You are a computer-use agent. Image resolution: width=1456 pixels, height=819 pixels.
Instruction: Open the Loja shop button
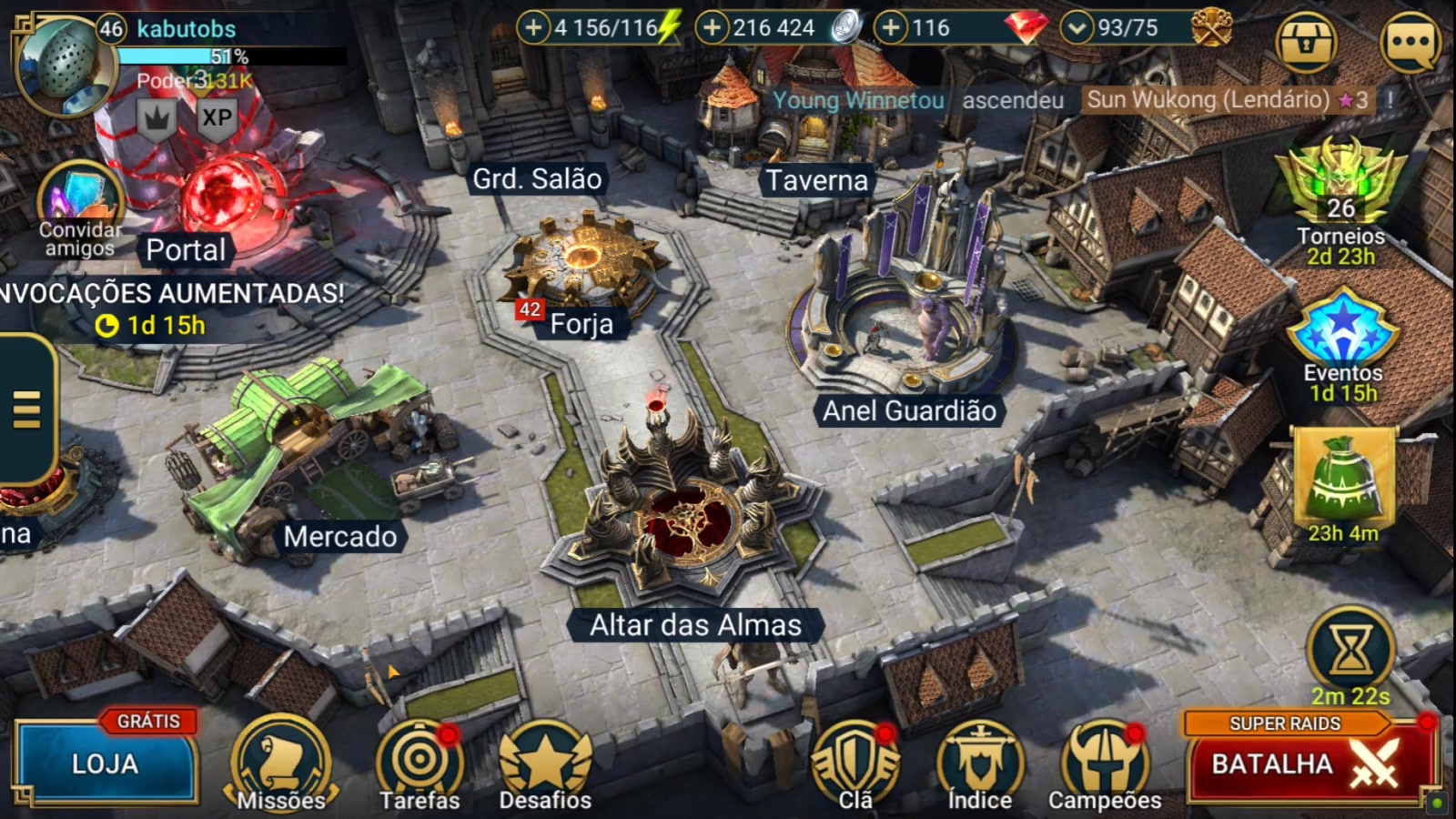(105, 763)
